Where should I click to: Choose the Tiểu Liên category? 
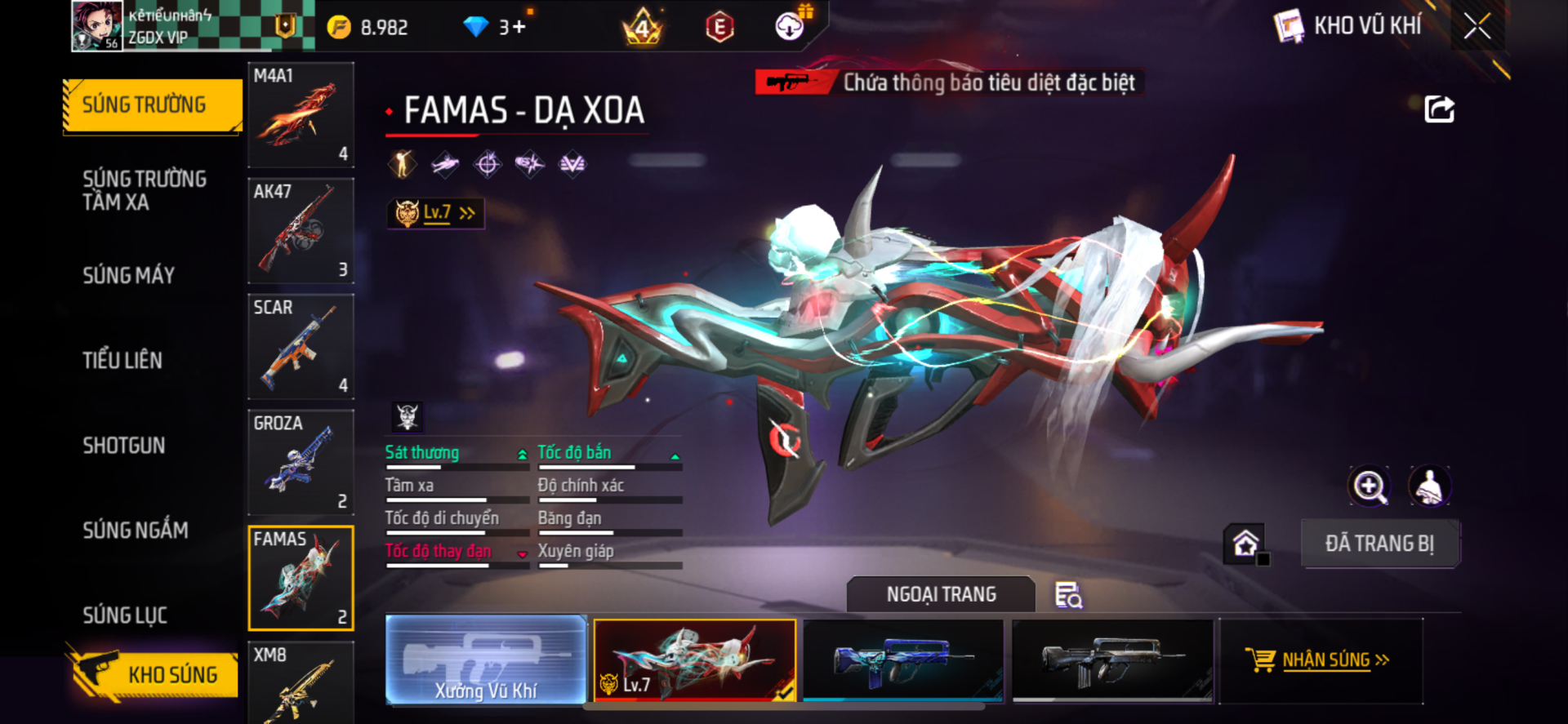(122, 360)
